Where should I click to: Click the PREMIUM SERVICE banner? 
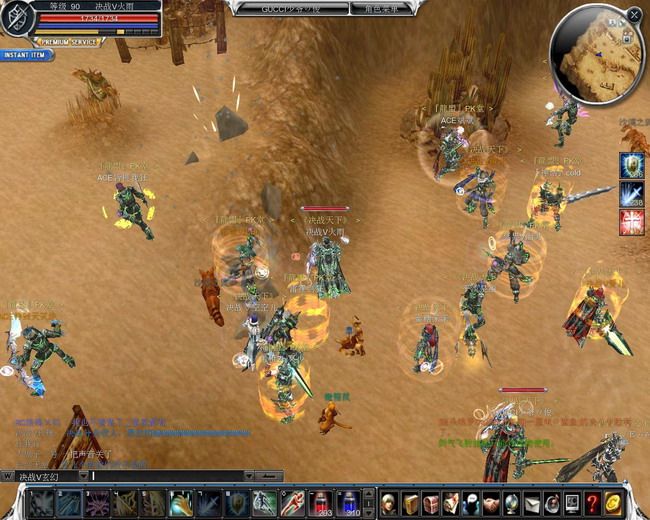[70, 42]
